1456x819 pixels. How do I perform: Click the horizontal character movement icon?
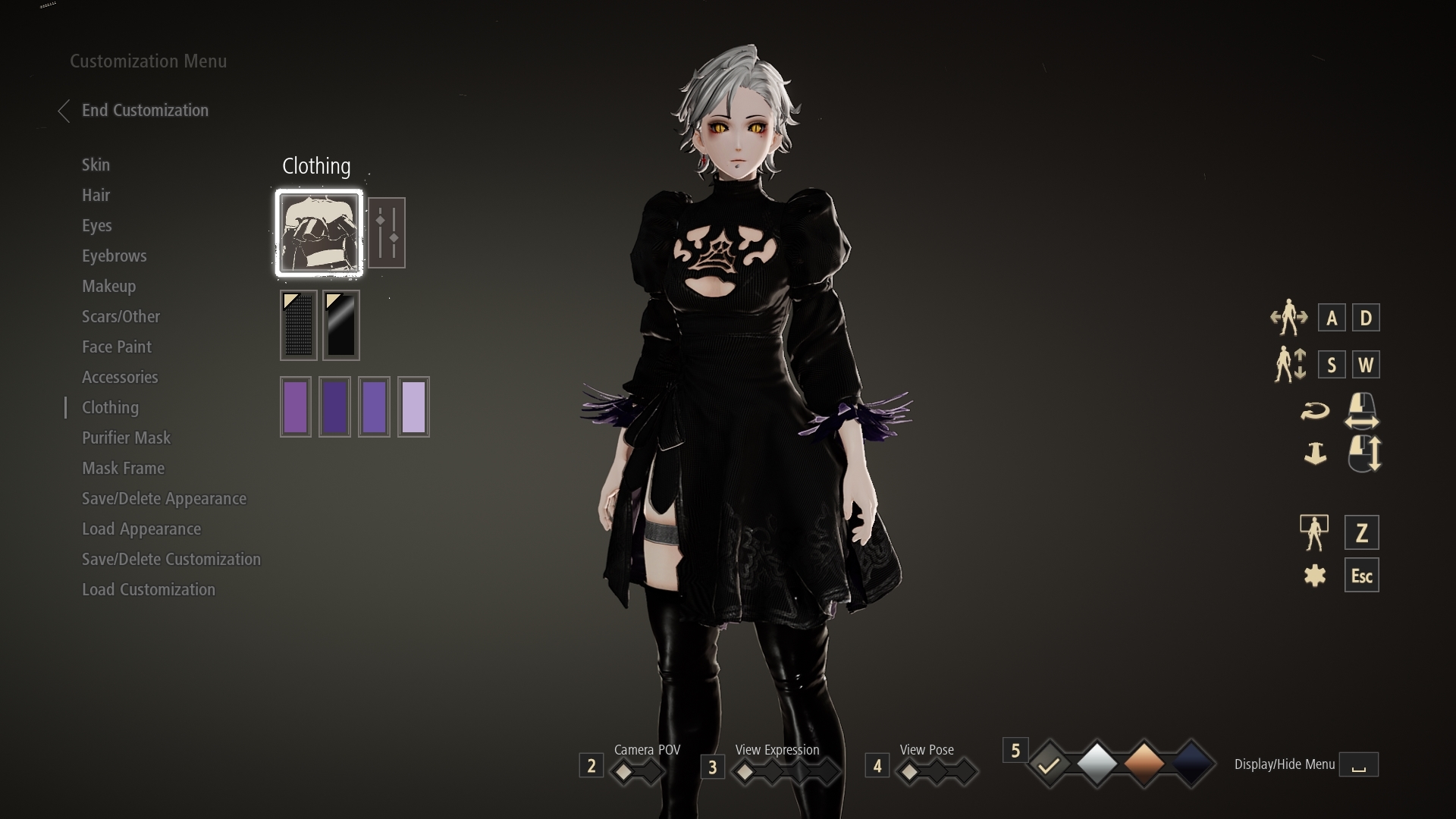pyautogui.click(x=1289, y=318)
